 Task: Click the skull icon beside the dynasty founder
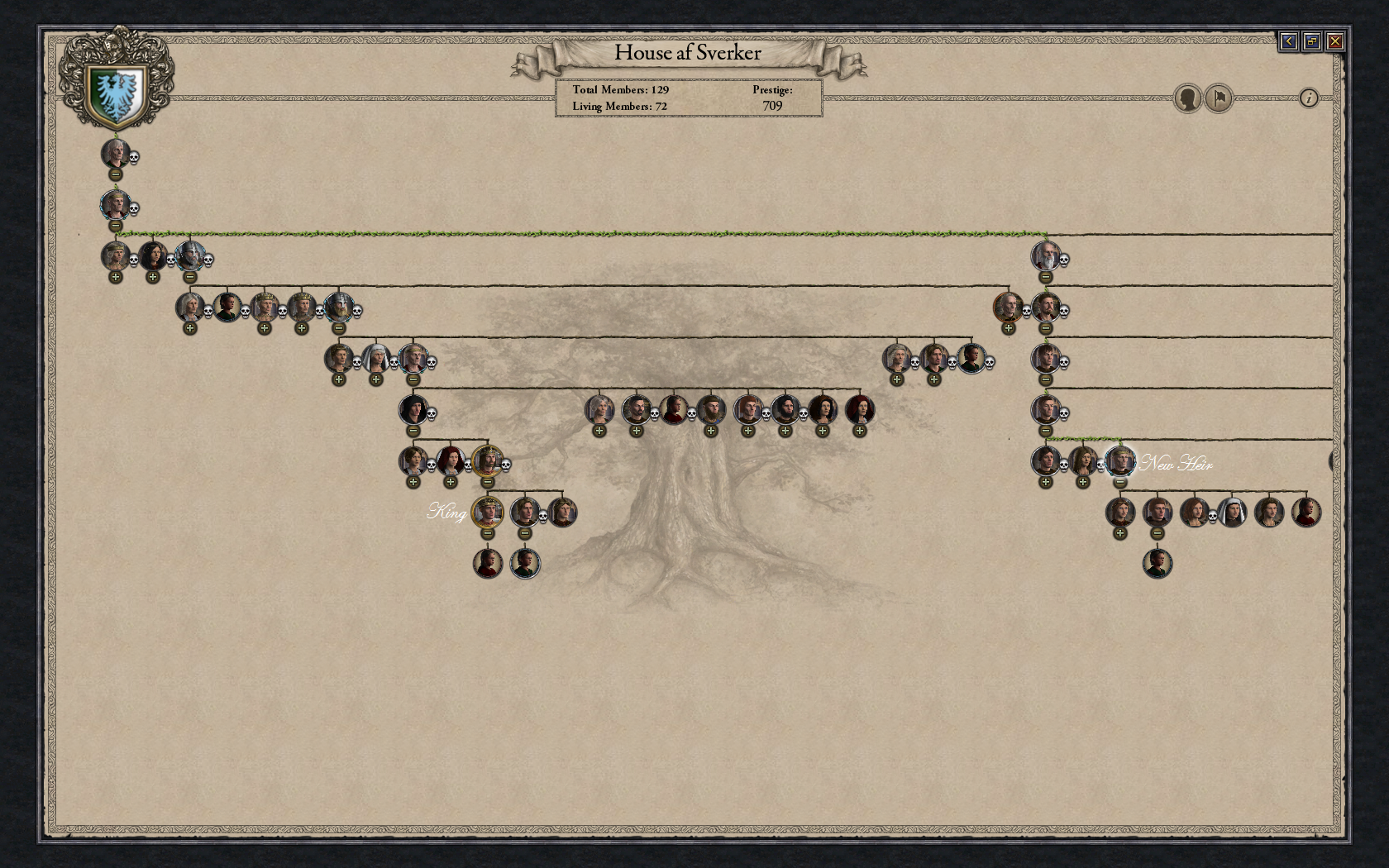[x=134, y=158]
